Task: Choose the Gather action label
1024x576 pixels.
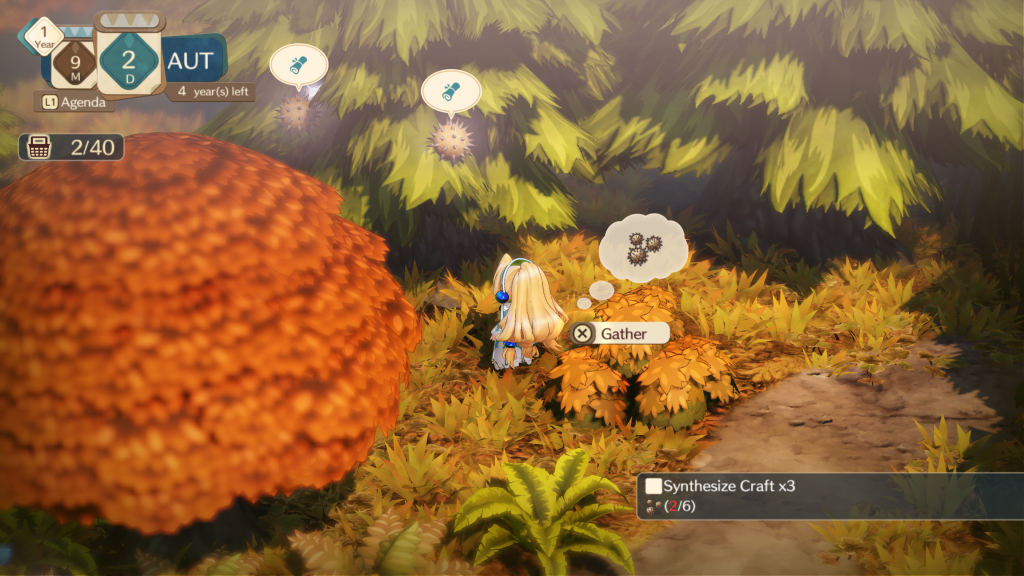Action: [x=623, y=334]
